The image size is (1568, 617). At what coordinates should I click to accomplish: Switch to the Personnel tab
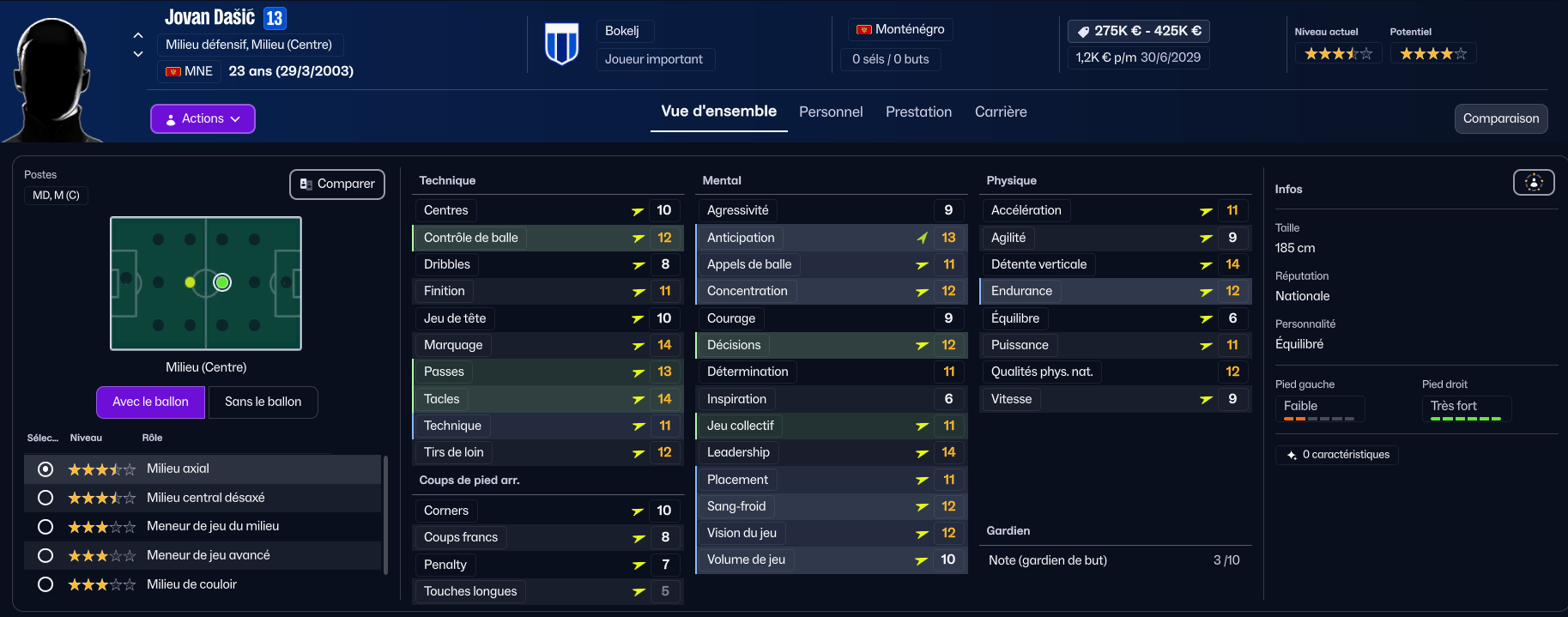(x=830, y=112)
